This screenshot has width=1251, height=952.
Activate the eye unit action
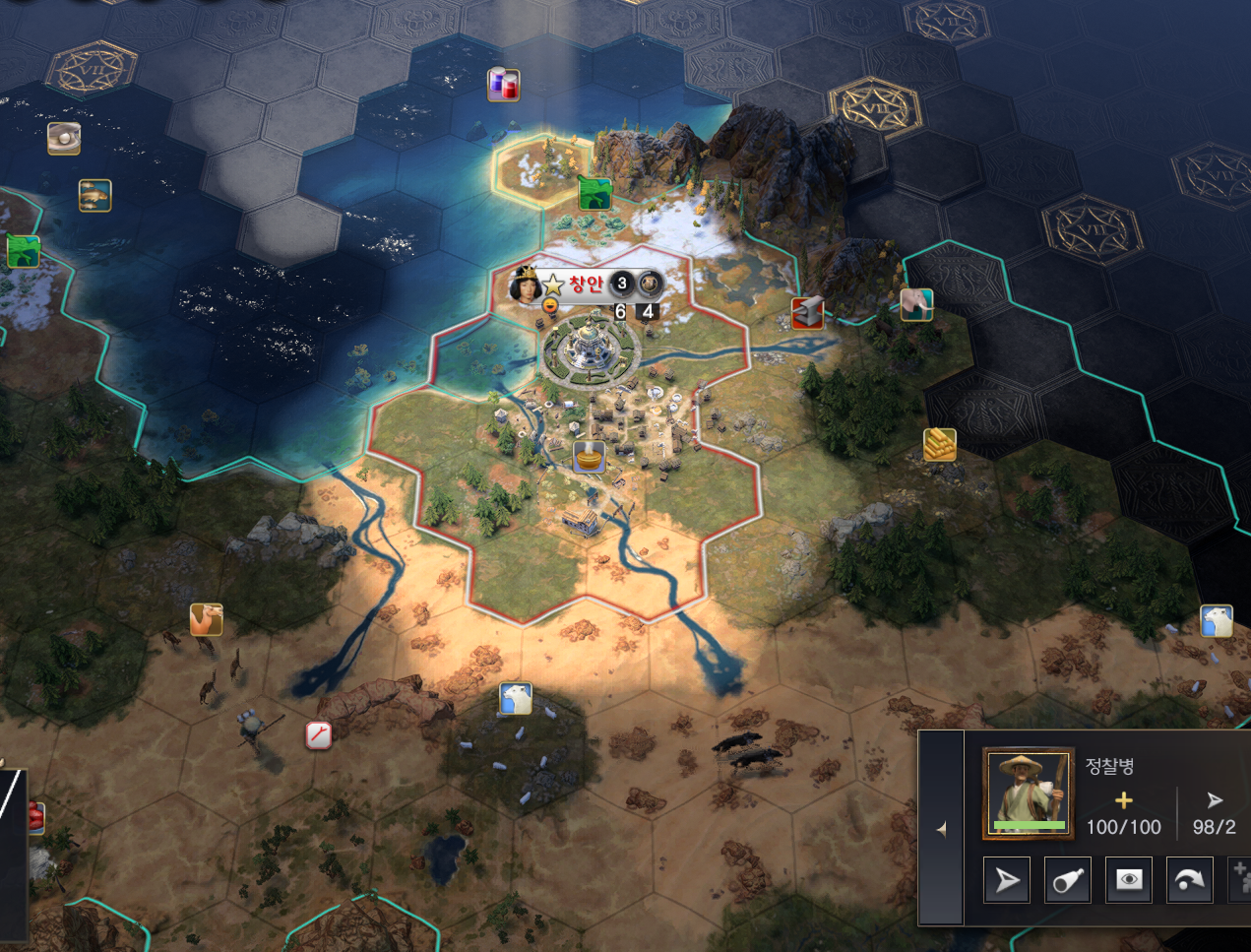click(x=1129, y=879)
